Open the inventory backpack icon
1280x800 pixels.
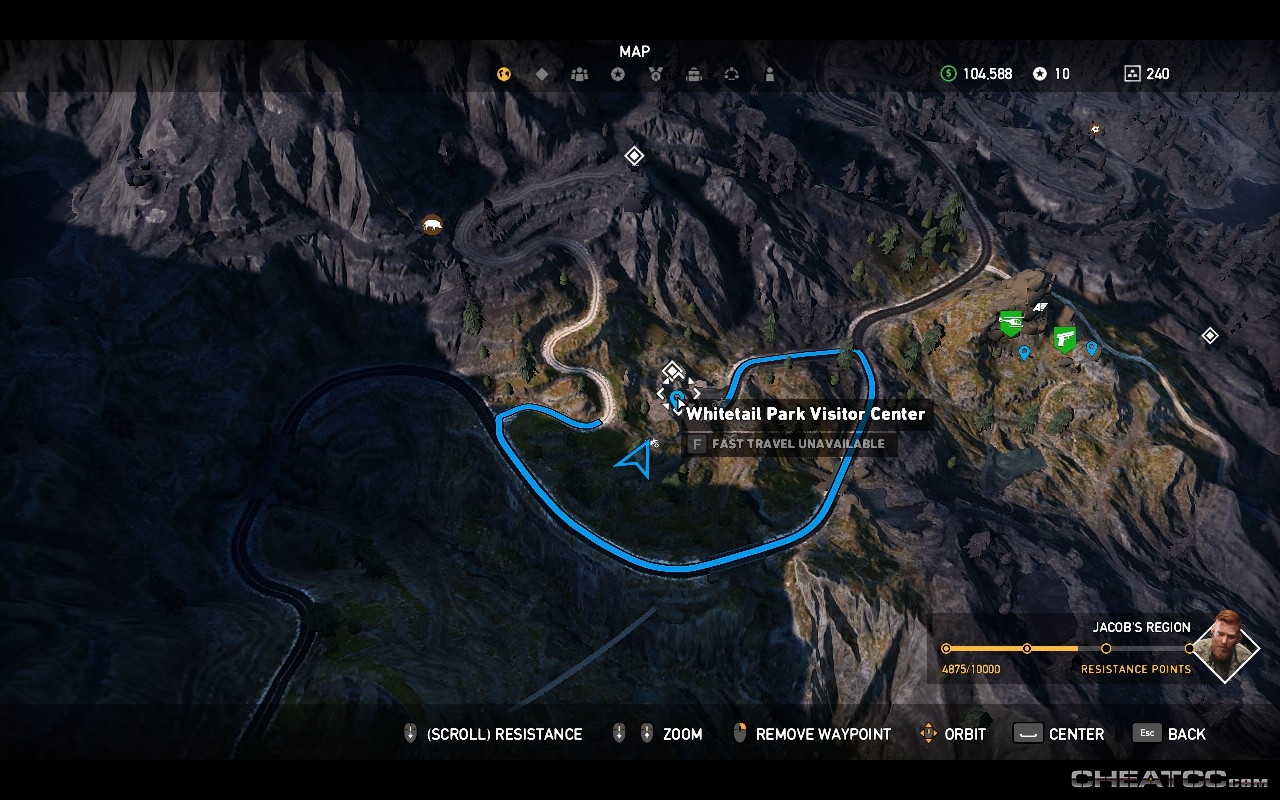click(693, 73)
